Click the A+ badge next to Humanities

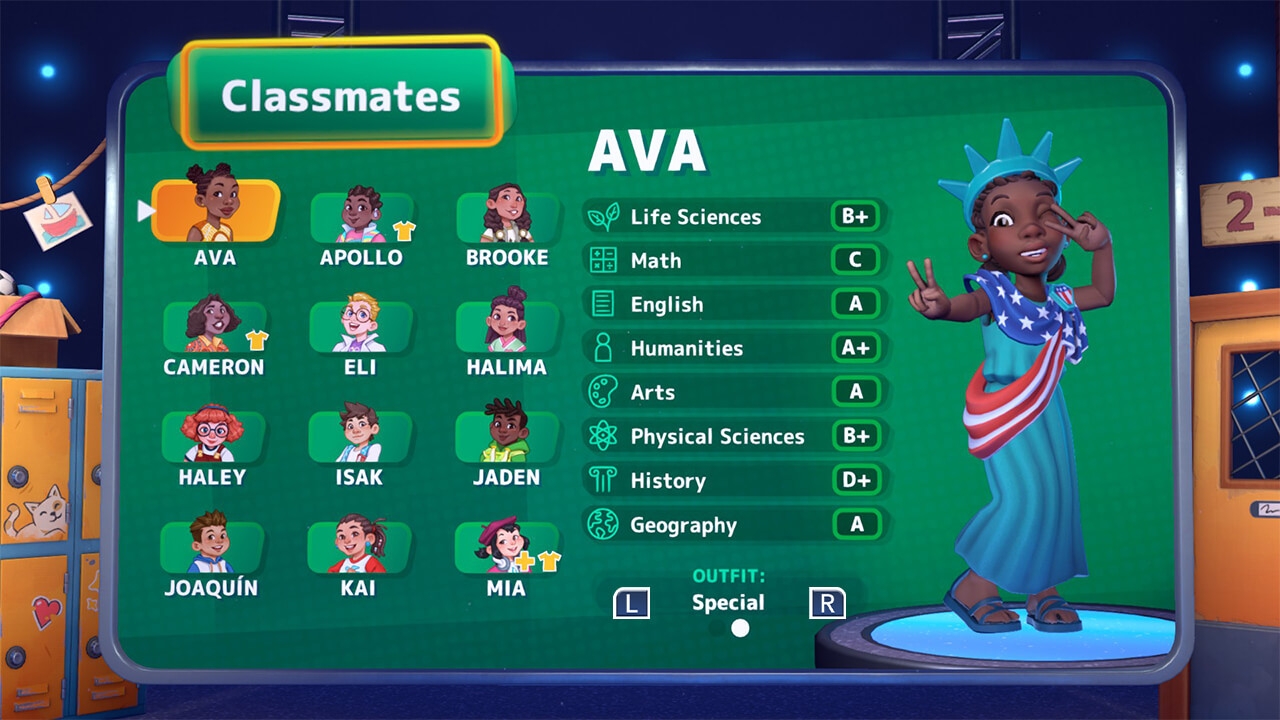click(856, 348)
